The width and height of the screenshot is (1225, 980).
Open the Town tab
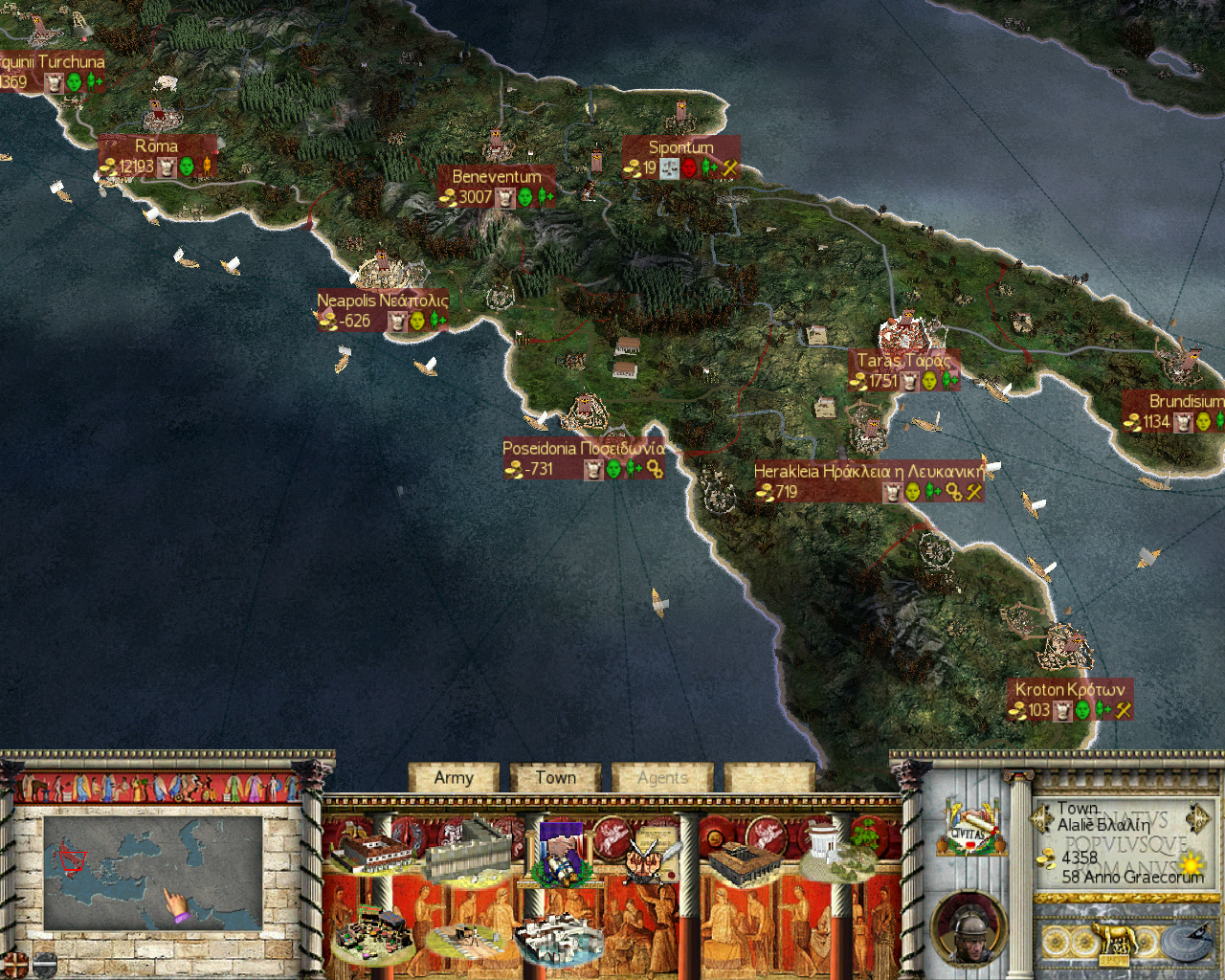tap(555, 778)
